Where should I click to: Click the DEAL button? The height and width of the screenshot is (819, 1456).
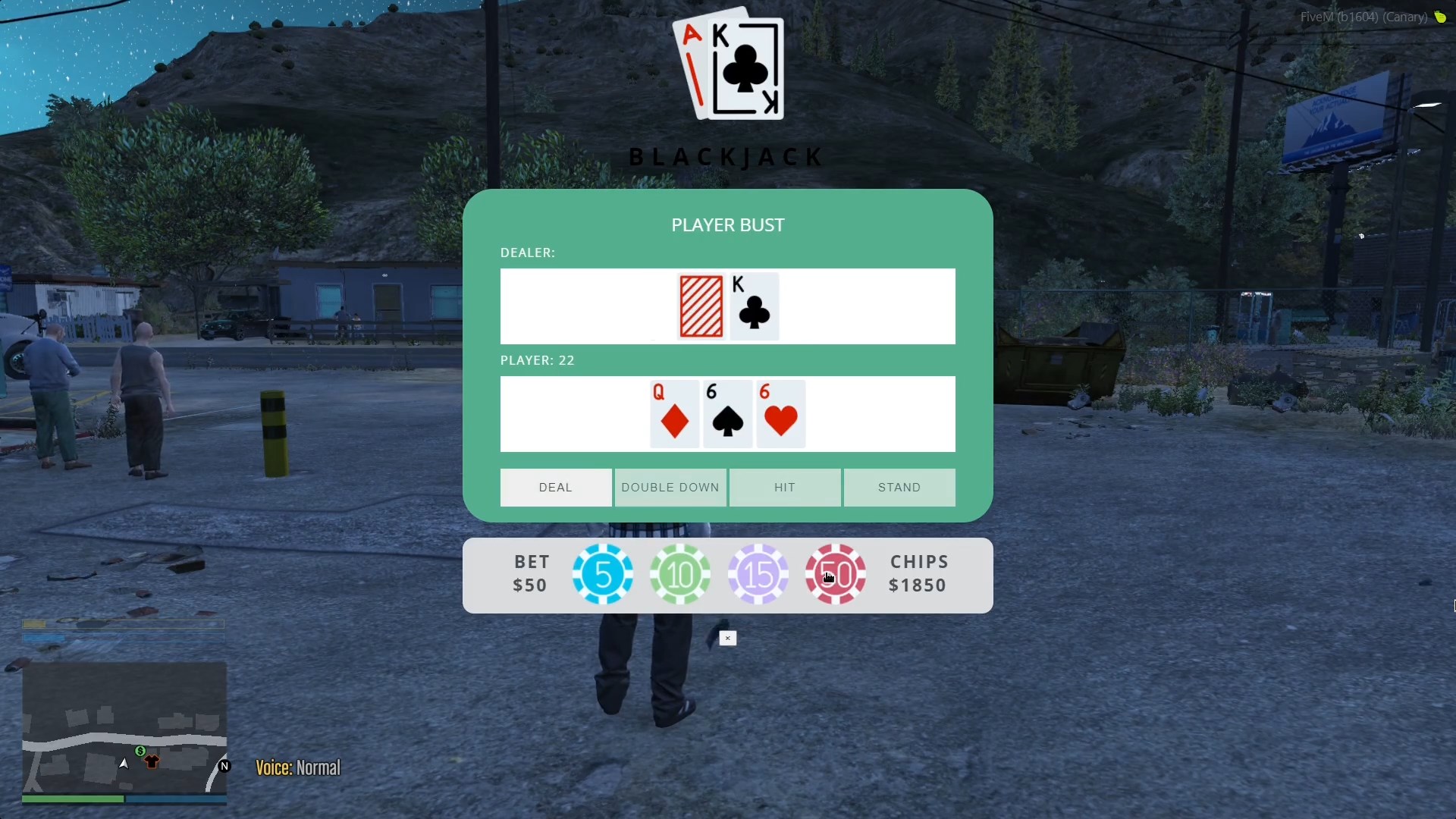[x=555, y=488]
